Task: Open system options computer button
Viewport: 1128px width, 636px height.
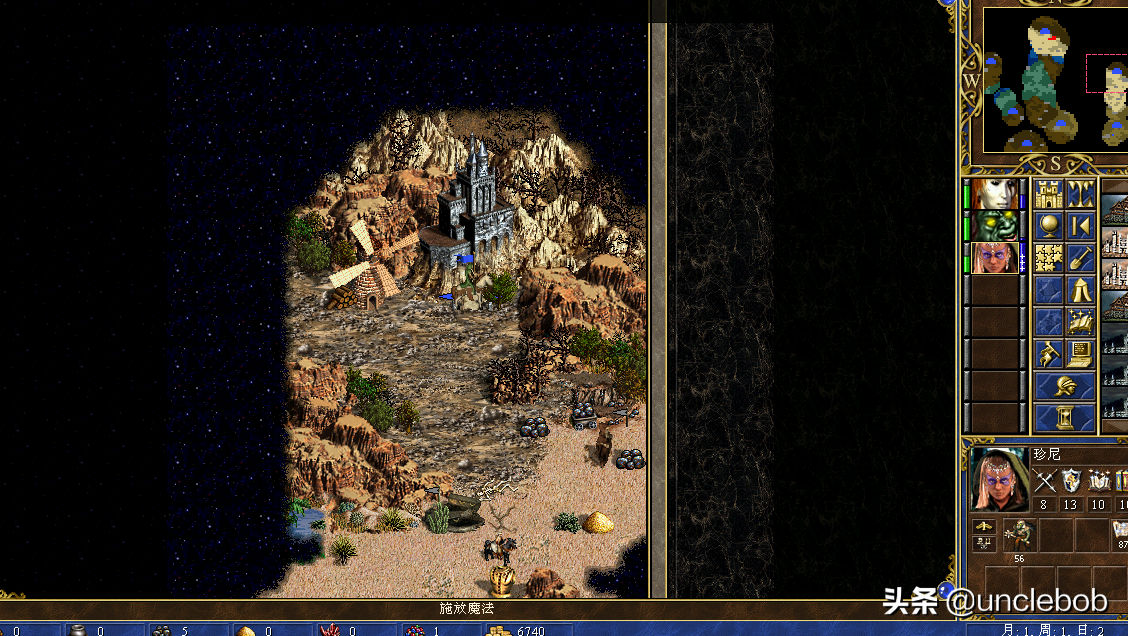Action: 1080,353
